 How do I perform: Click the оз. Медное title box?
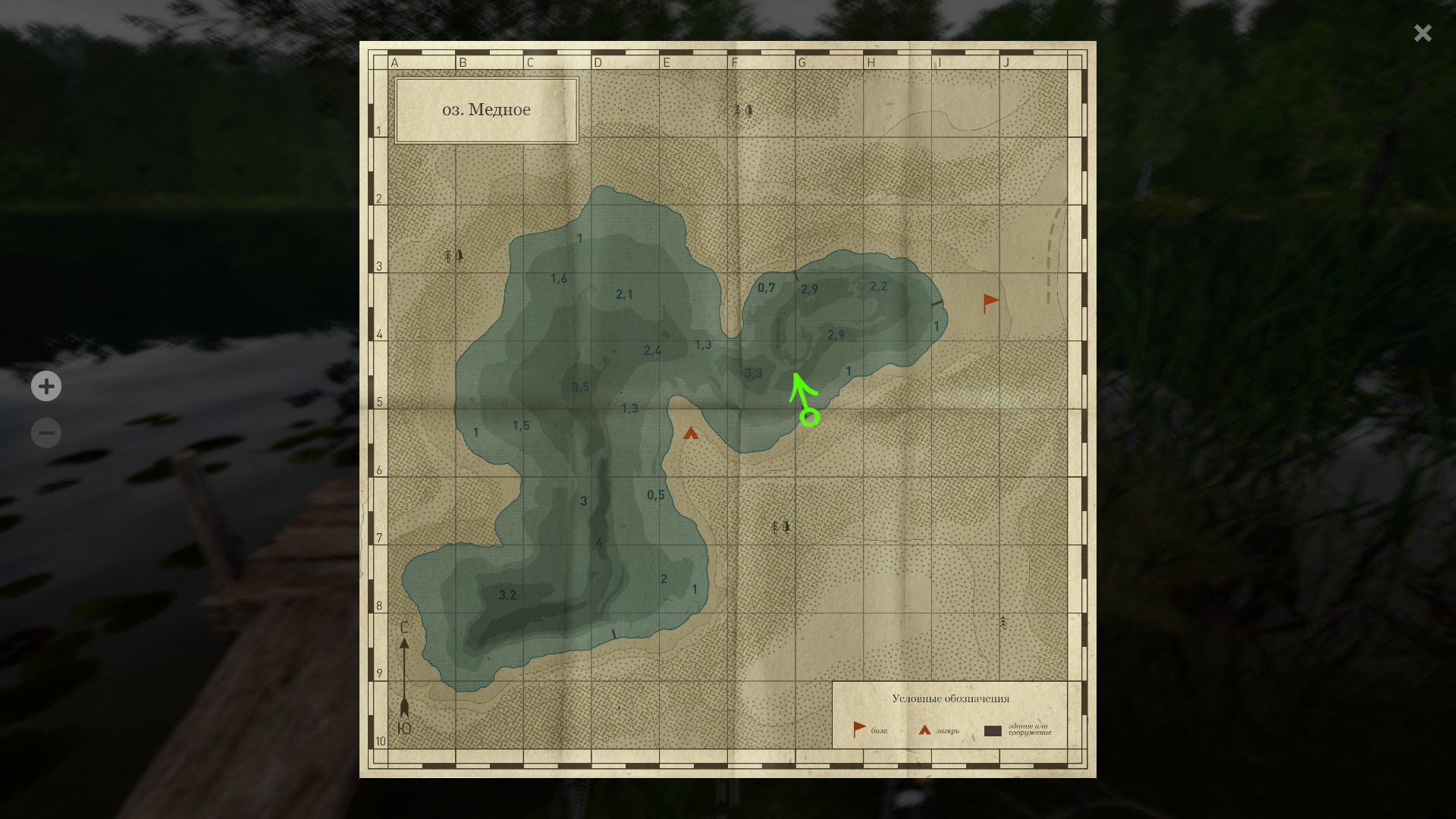(487, 109)
